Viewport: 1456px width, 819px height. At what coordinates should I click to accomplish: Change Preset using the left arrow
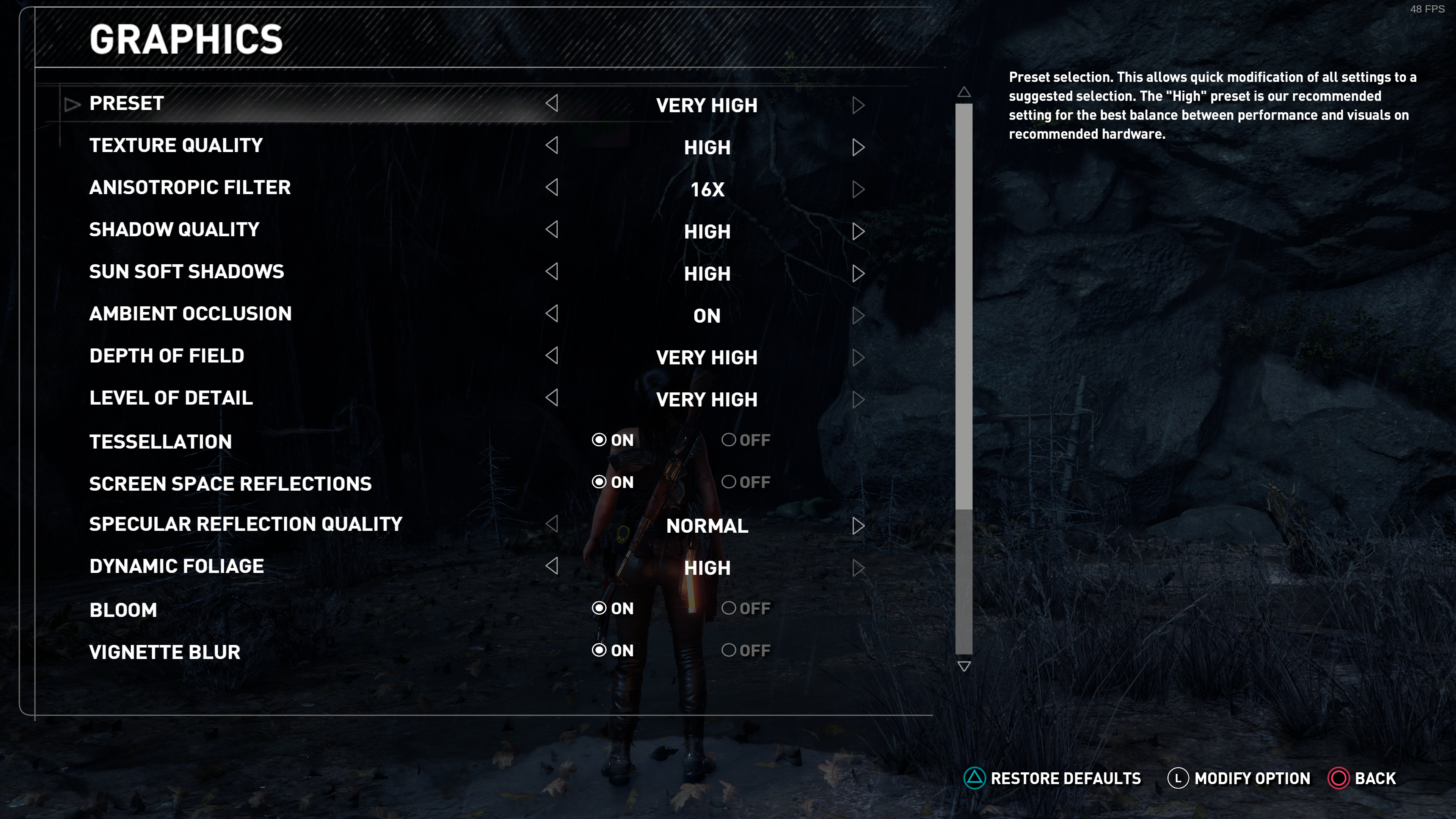[x=552, y=104]
